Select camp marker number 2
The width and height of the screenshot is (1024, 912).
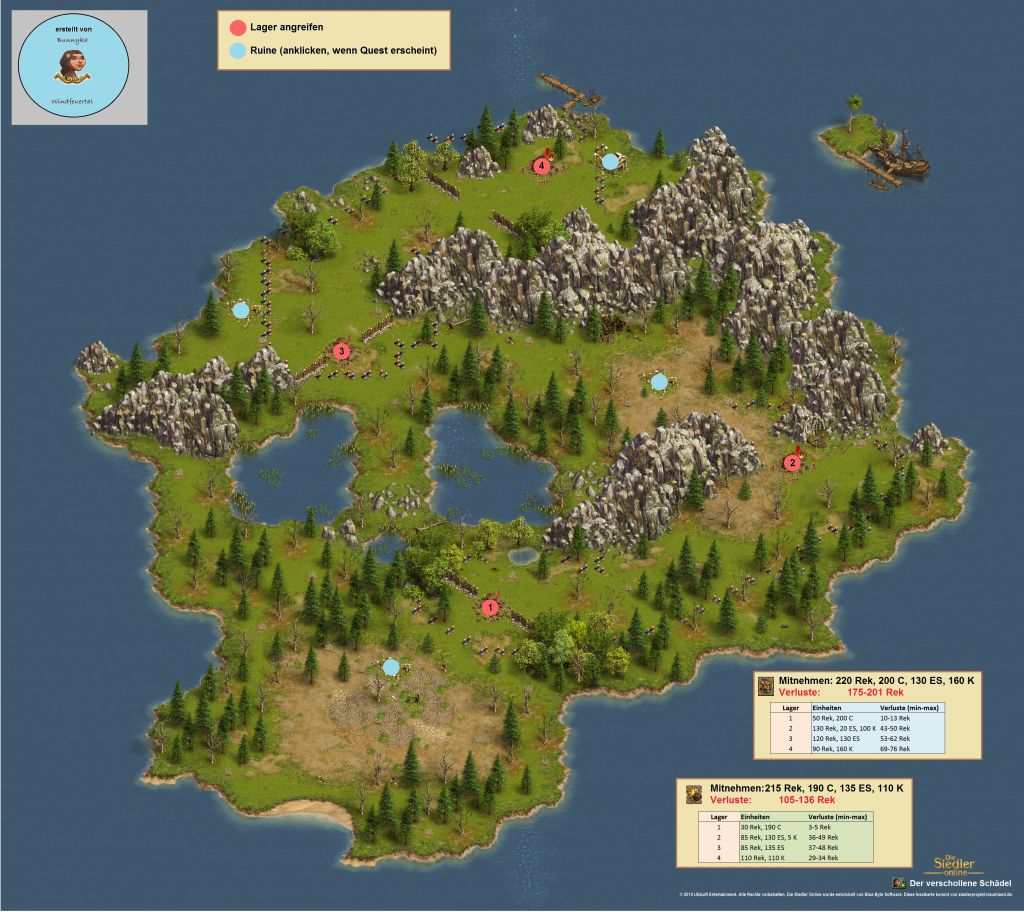click(x=791, y=462)
